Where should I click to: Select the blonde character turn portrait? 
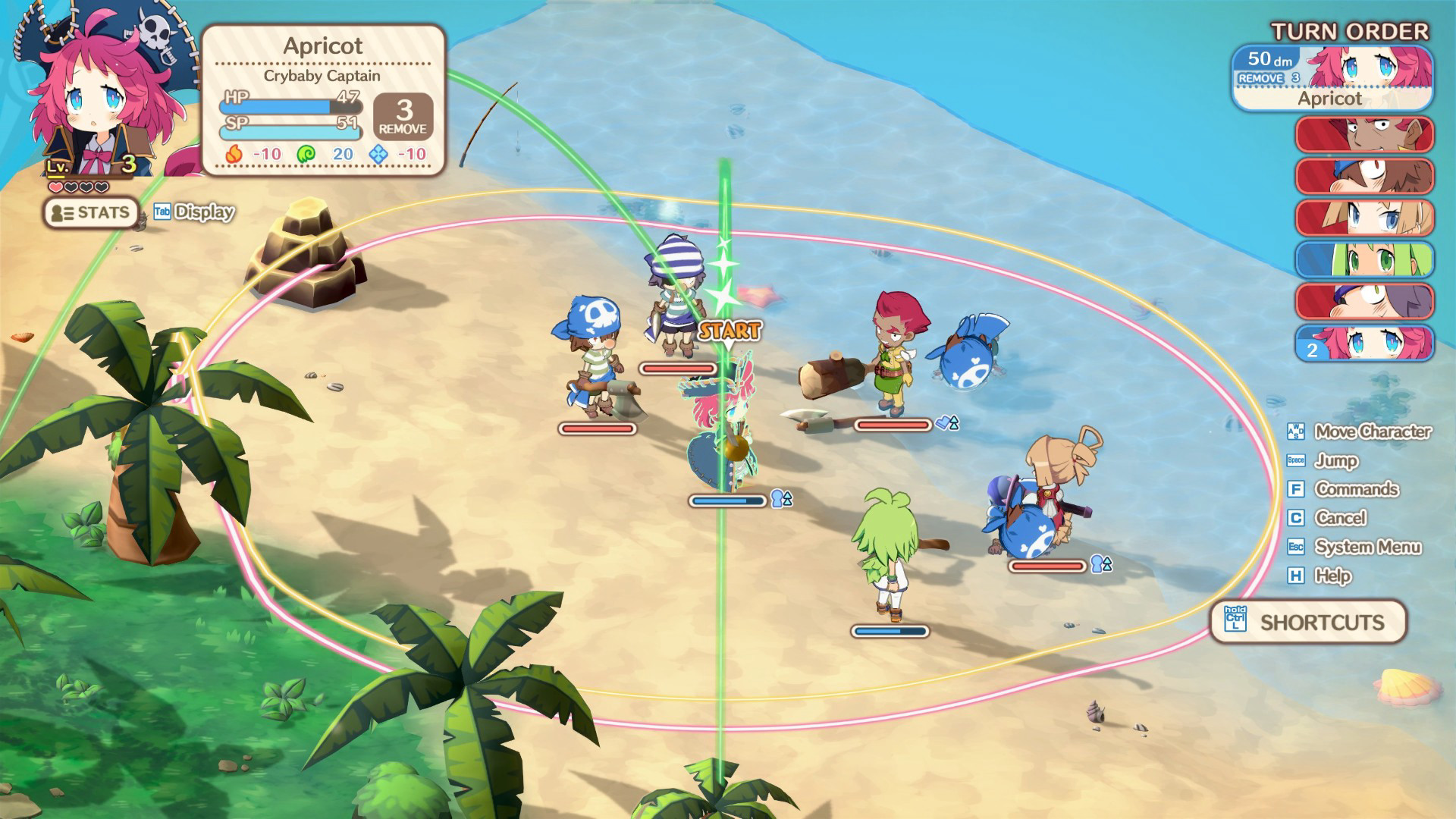click(x=1364, y=218)
